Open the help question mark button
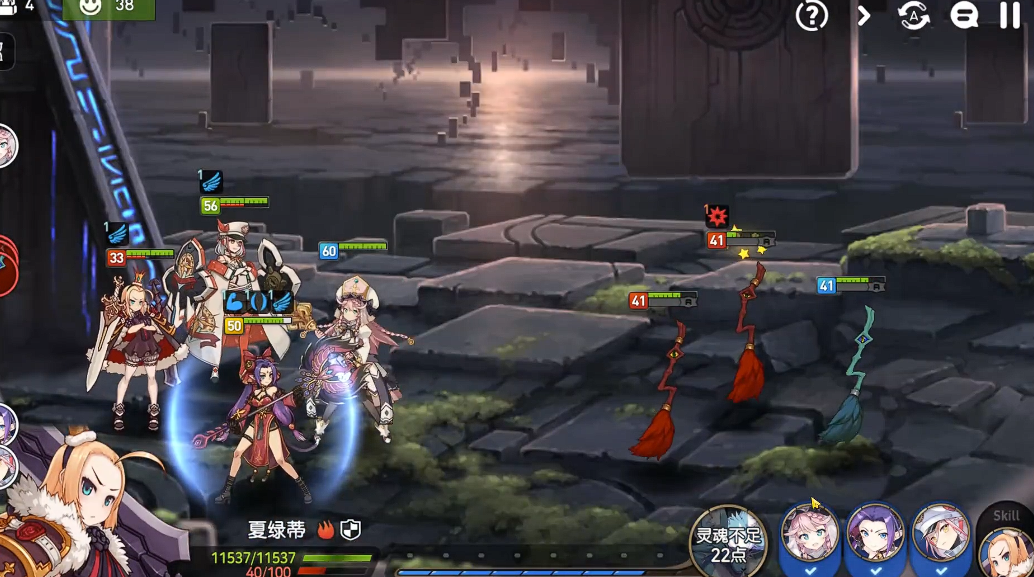The height and width of the screenshot is (577, 1034). click(x=811, y=15)
